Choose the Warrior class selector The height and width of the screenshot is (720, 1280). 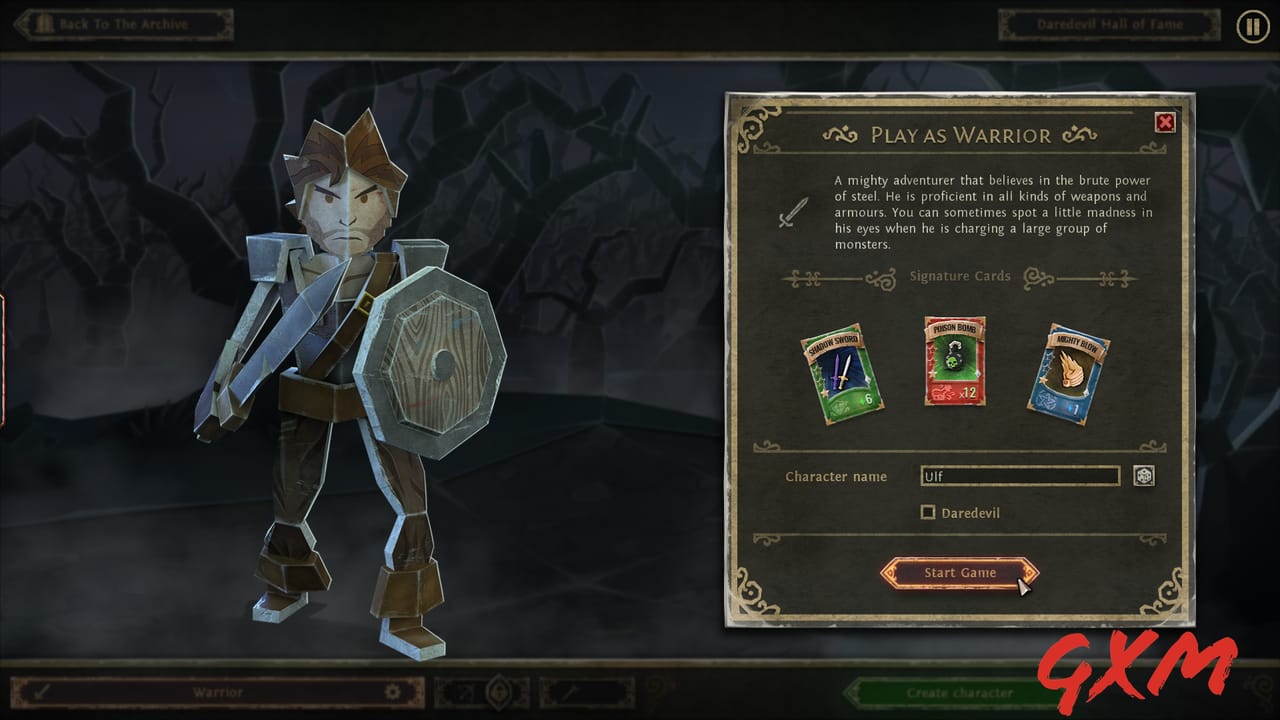[x=218, y=692]
